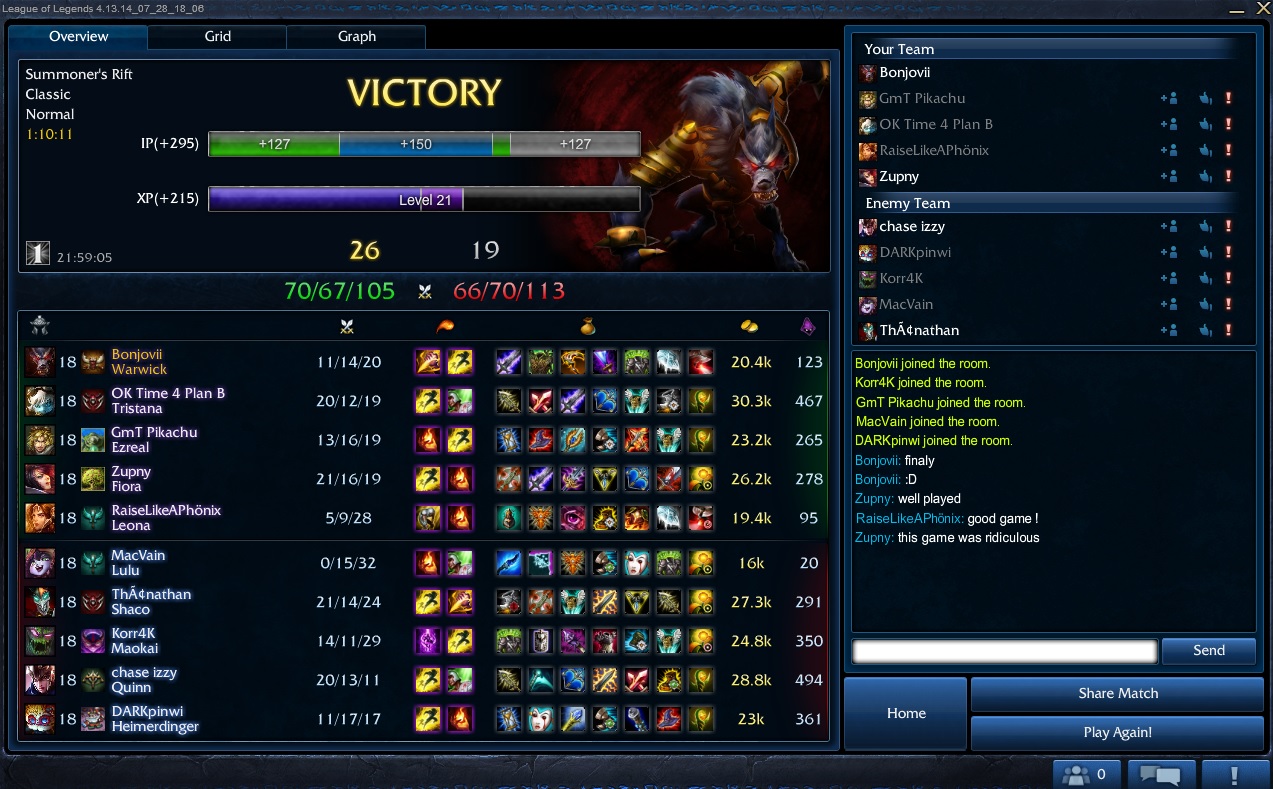Open the Graph tab
This screenshot has width=1273, height=789.
click(356, 37)
